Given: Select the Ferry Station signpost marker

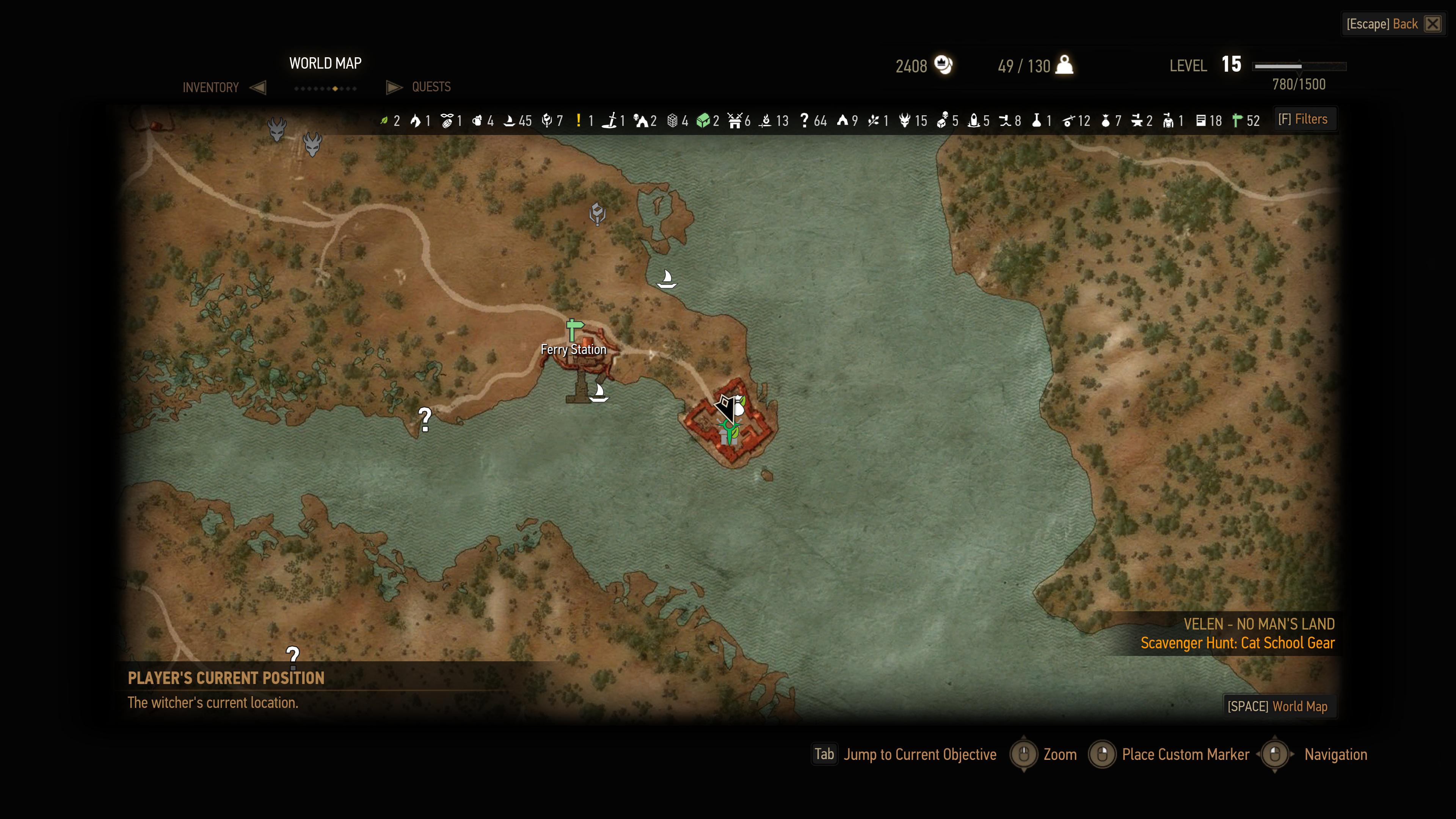Looking at the screenshot, I should pyautogui.click(x=574, y=328).
